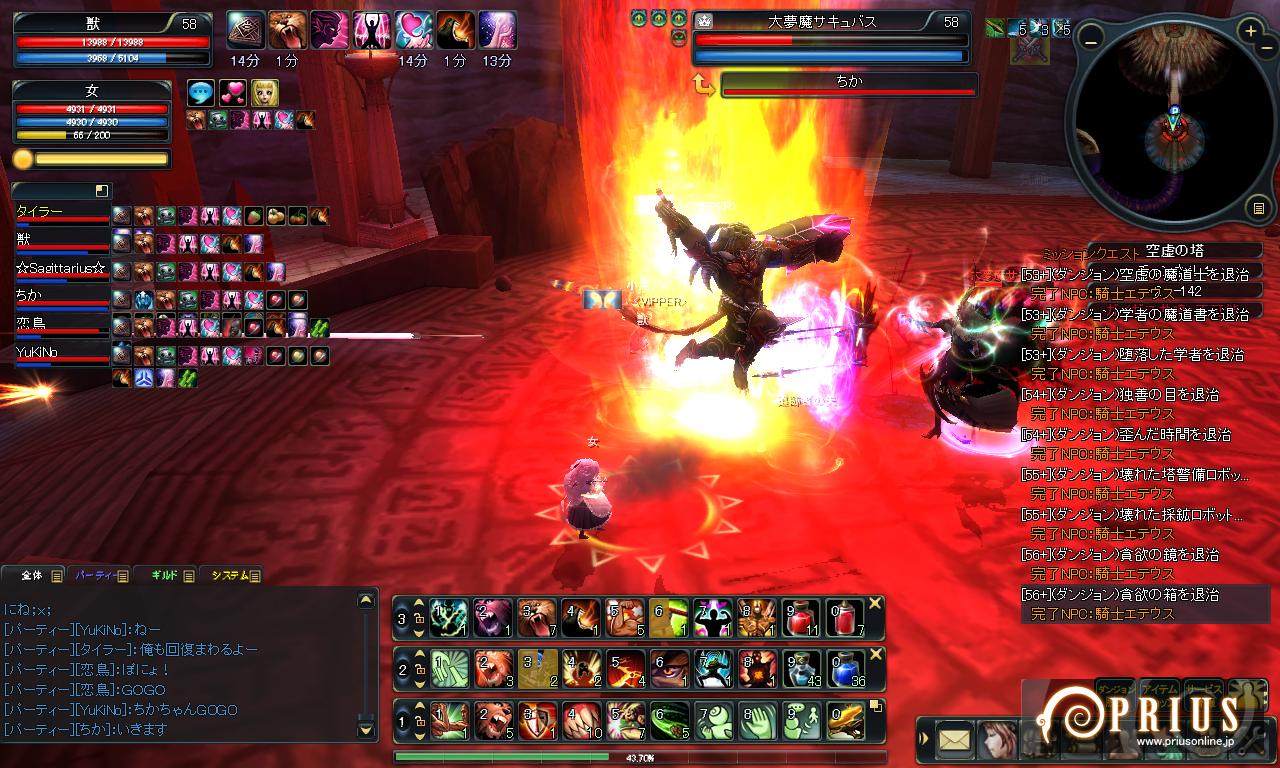Open the ギルド chat tab
The width and height of the screenshot is (1280, 768).
pos(163,575)
